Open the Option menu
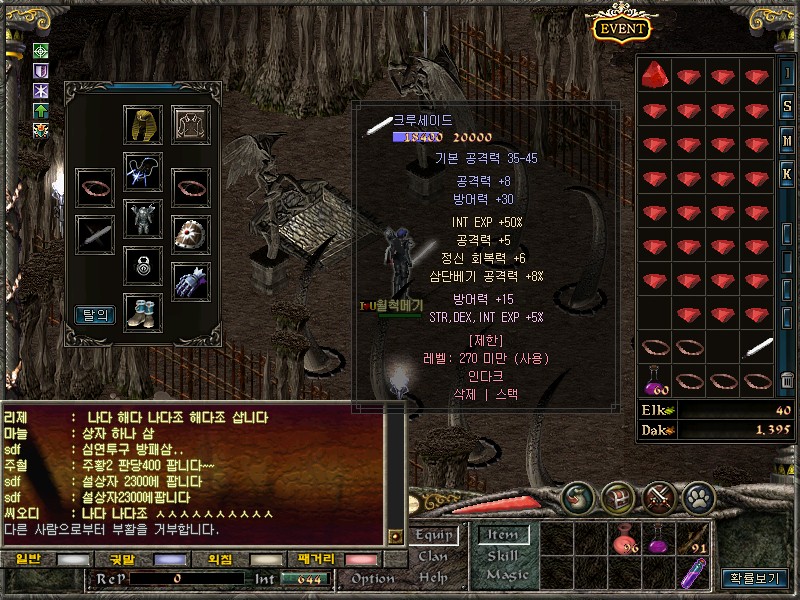The image size is (800, 600). (373, 578)
